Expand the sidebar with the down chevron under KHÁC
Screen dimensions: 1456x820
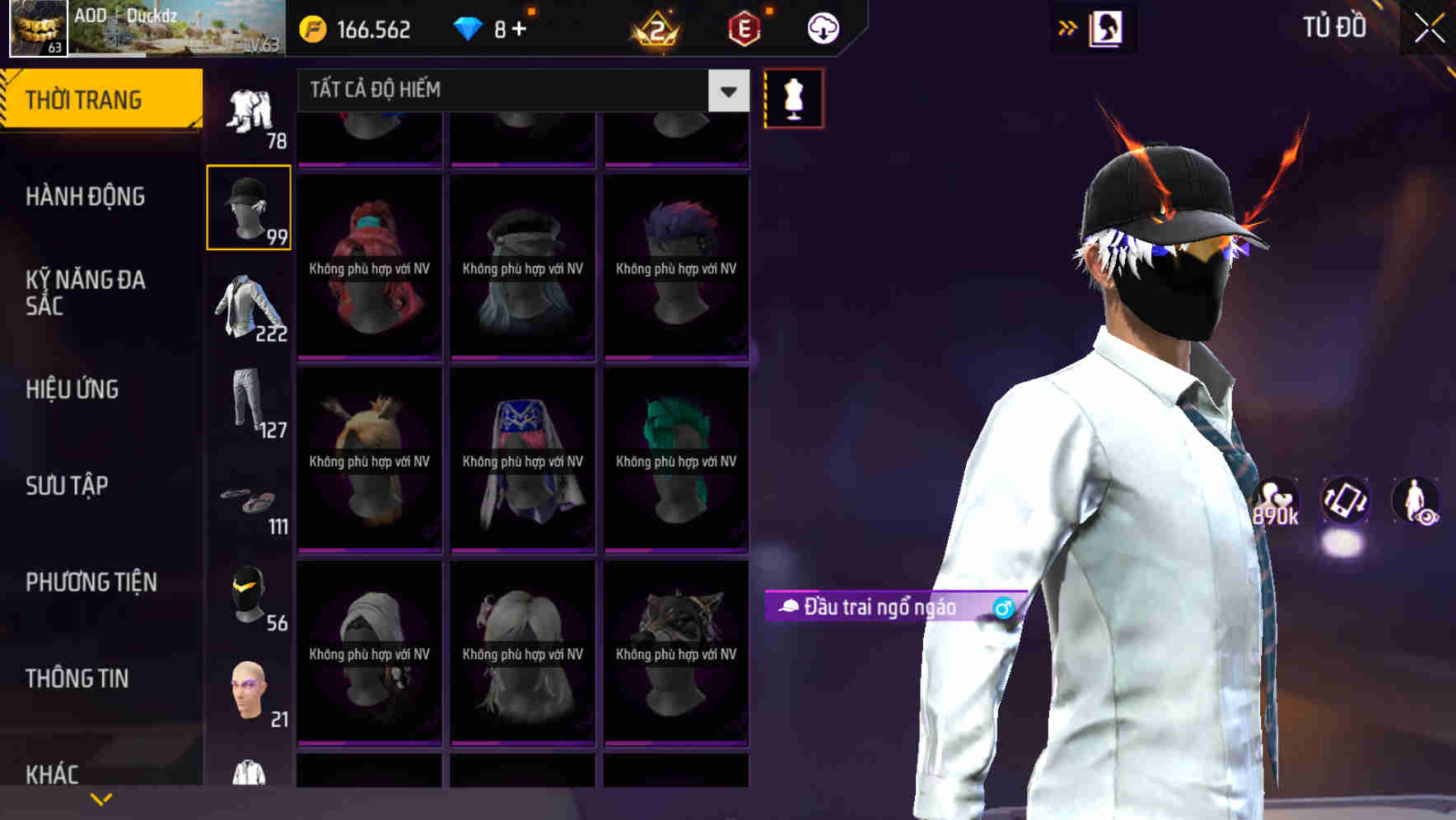(x=101, y=799)
